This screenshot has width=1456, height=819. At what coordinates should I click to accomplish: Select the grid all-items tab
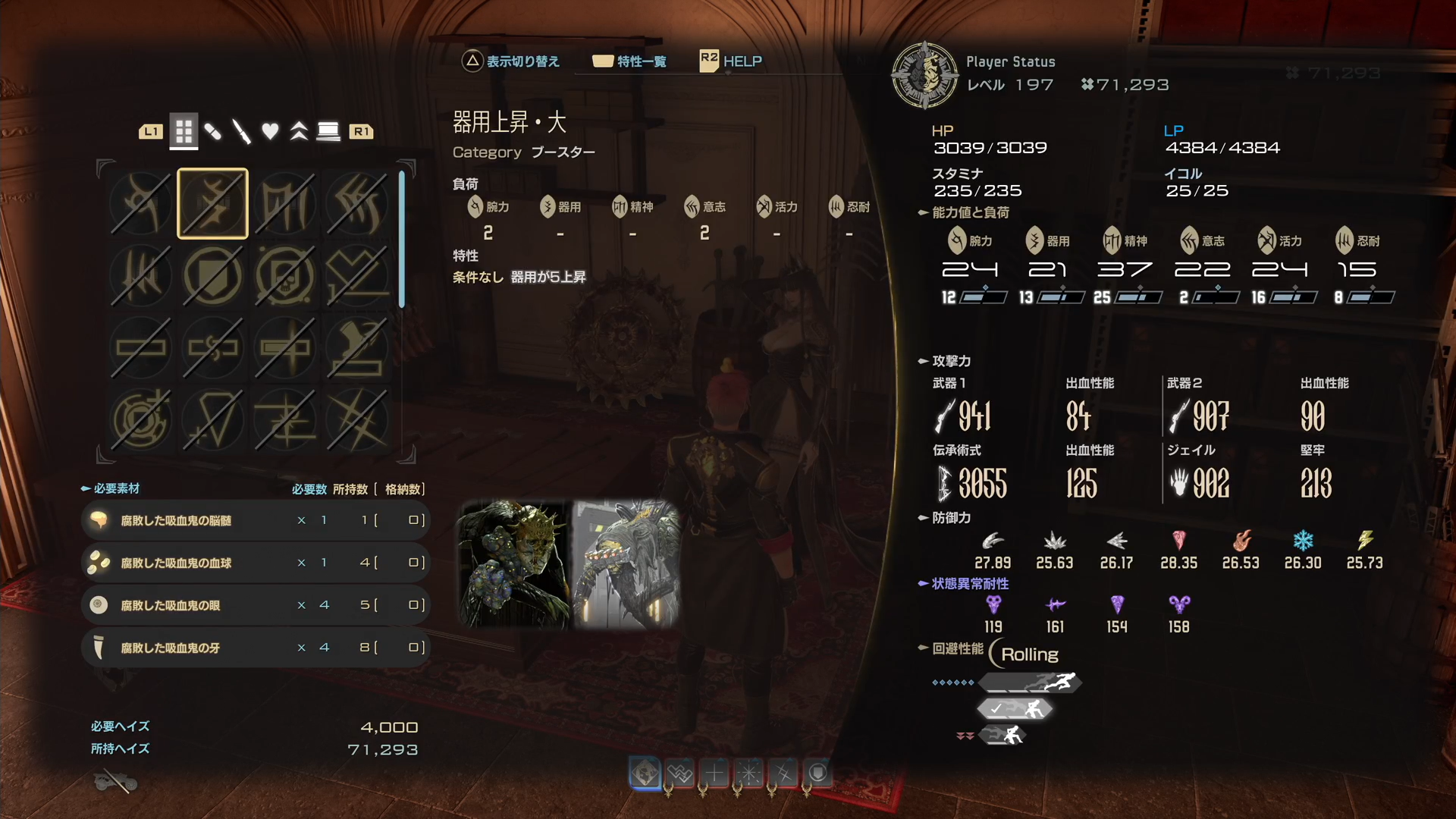(184, 132)
